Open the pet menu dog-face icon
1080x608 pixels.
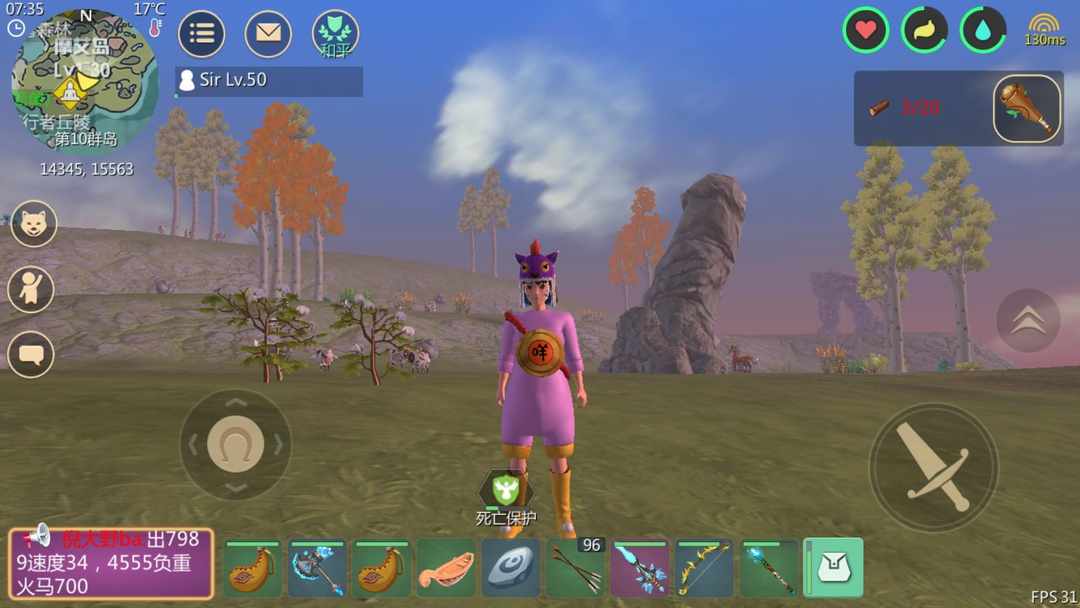33,223
